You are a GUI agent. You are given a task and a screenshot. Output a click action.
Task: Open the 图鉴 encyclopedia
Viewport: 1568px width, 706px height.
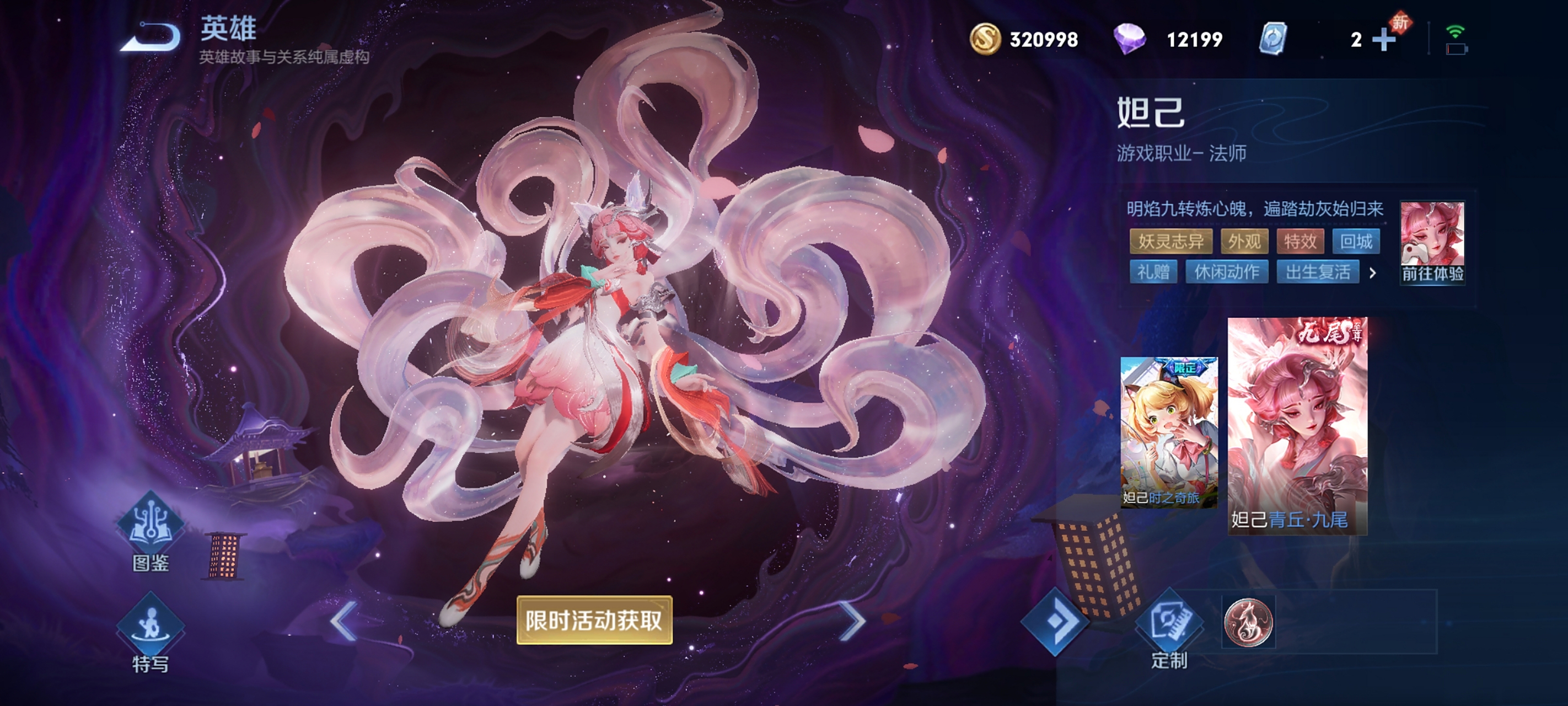pos(151,531)
